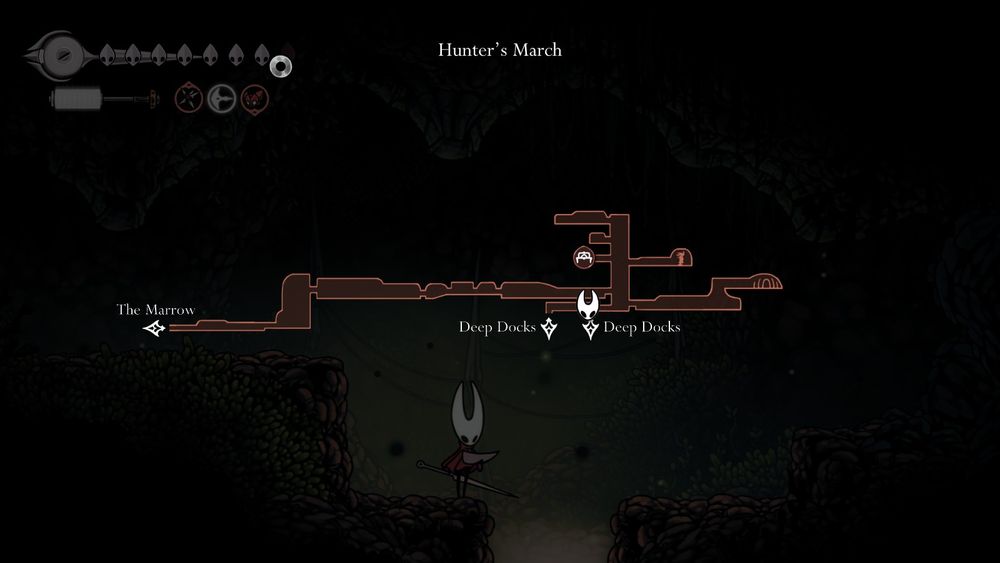Select the grey anchor-shaped tool icon
The image size is (1000, 563).
[221, 98]
